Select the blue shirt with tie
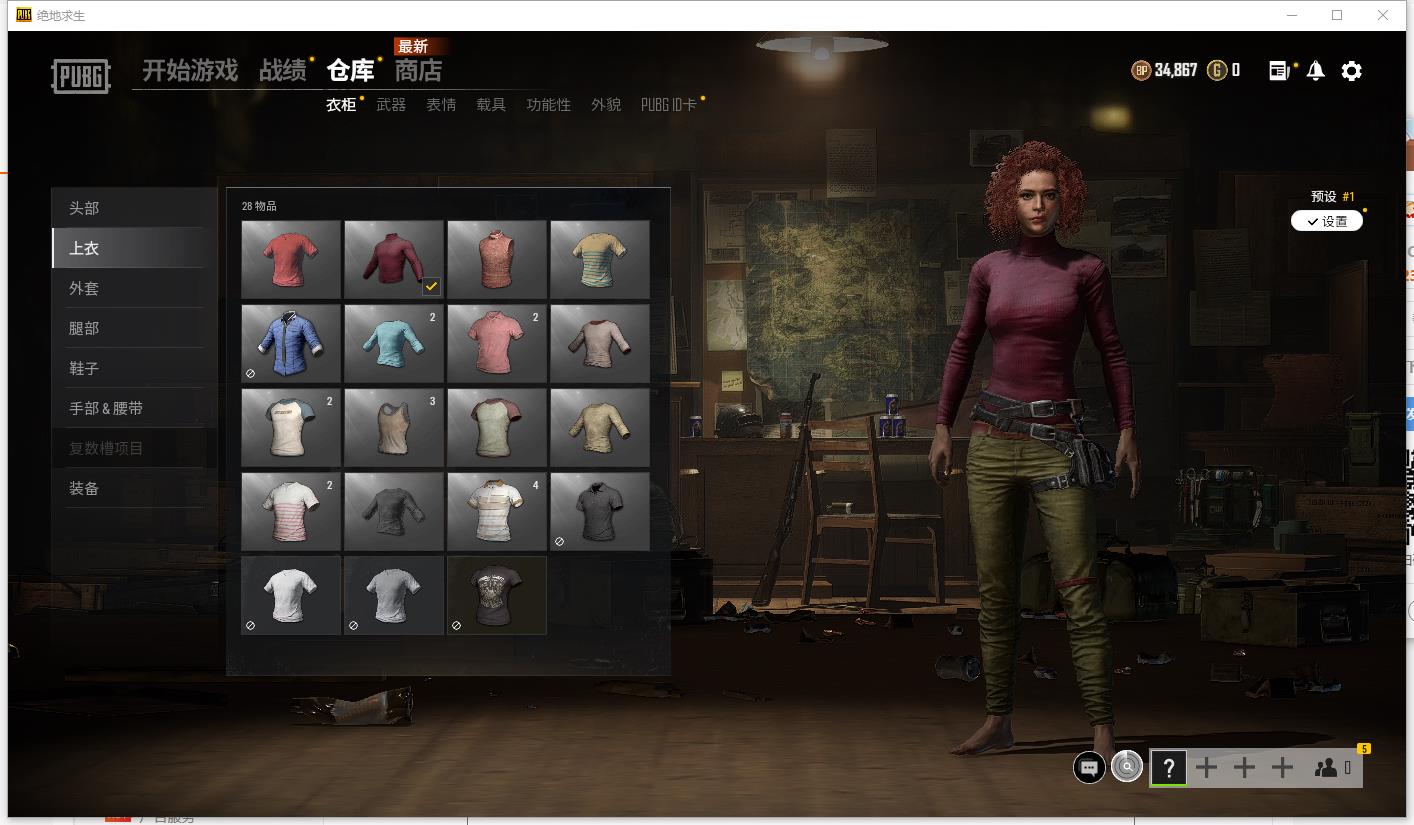1414x825 pixels. pyautogui.click(x=291, y=343)
